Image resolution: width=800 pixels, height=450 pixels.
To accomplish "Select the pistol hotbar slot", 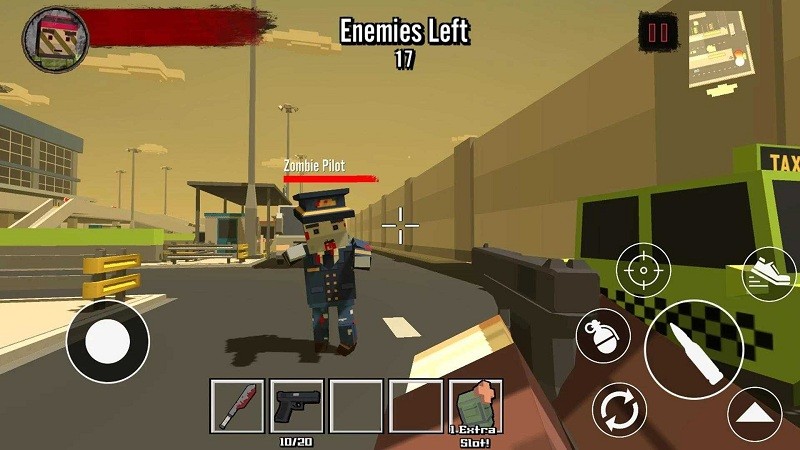I will (296, 405).
